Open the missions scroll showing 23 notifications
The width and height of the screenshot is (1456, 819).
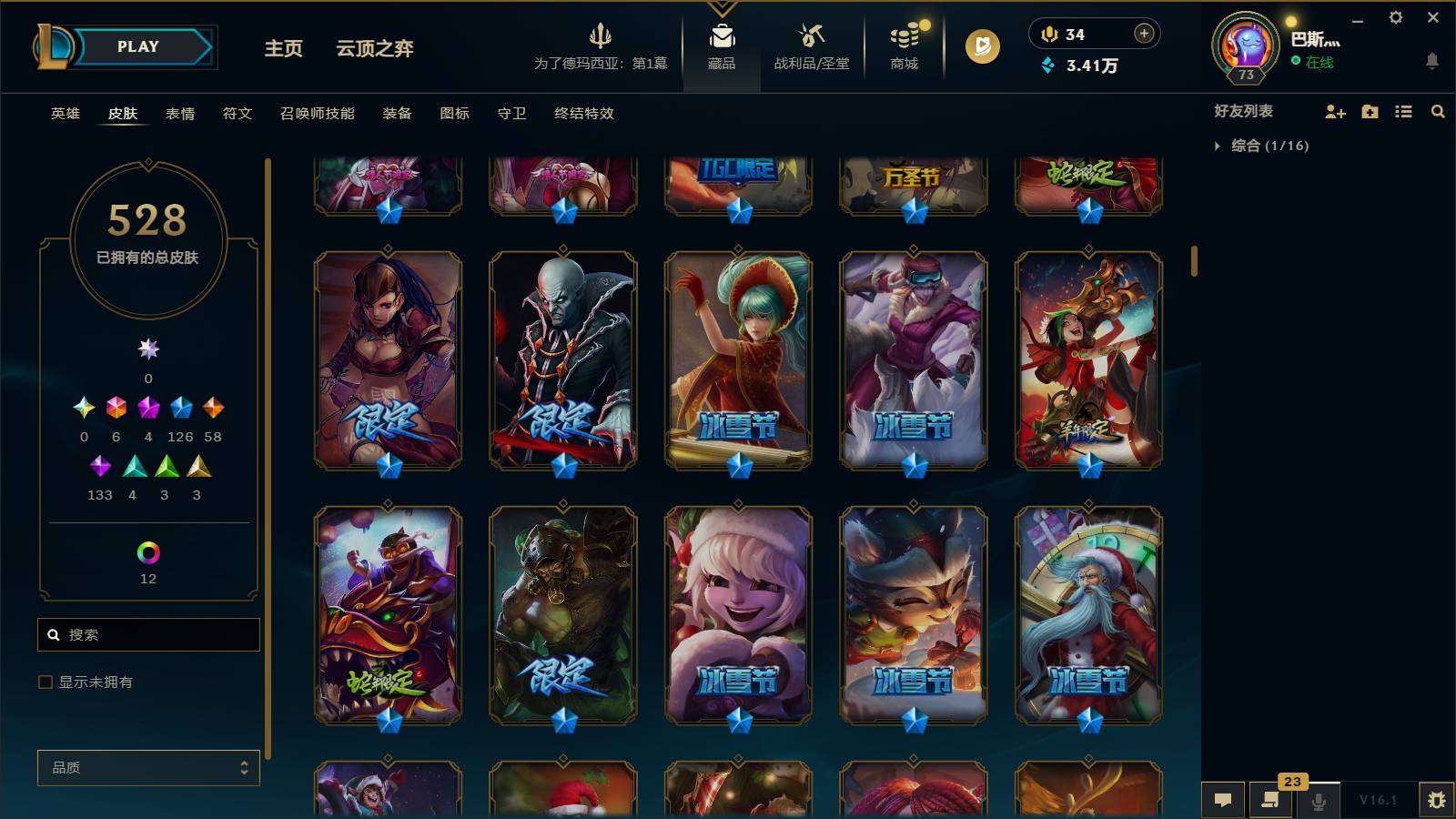point(1271,801)
